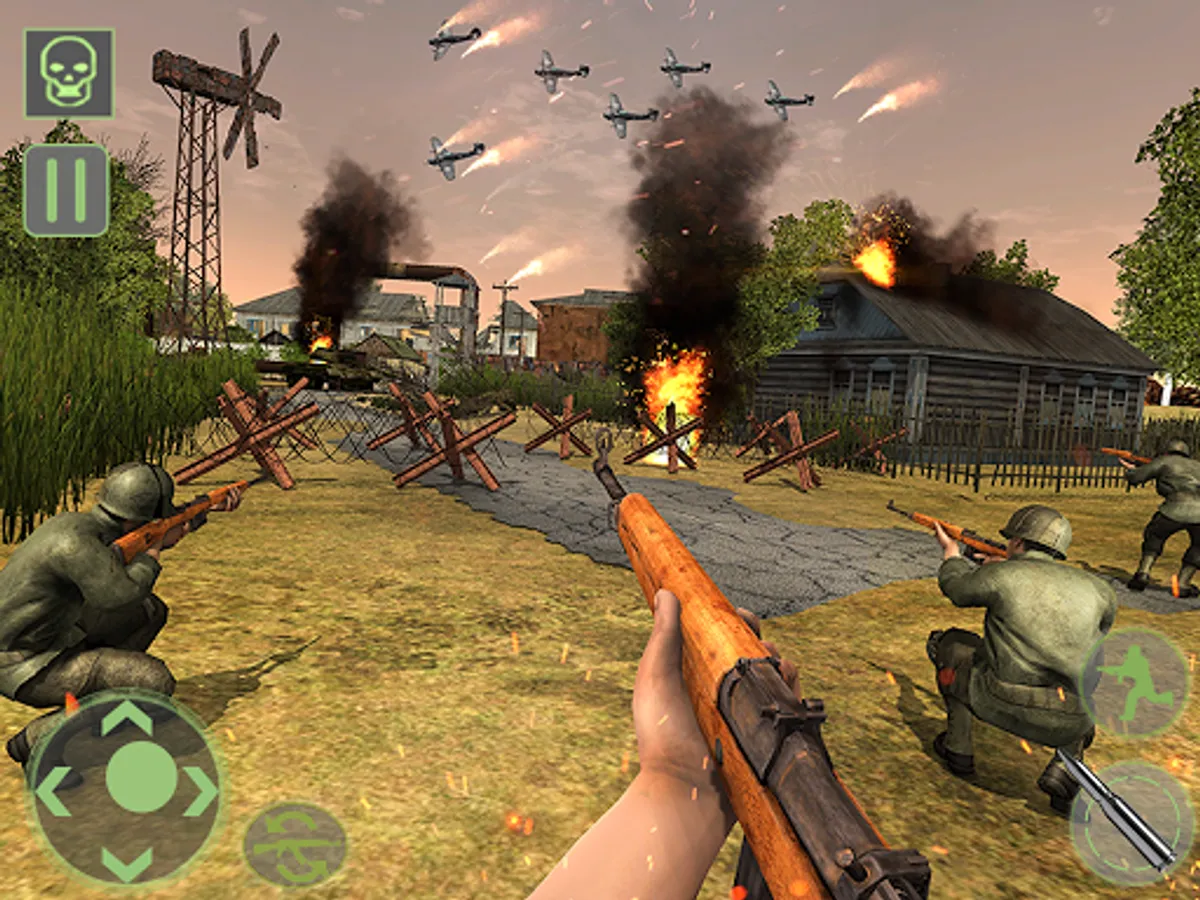Move backward with the down arrow

point(127,862)
